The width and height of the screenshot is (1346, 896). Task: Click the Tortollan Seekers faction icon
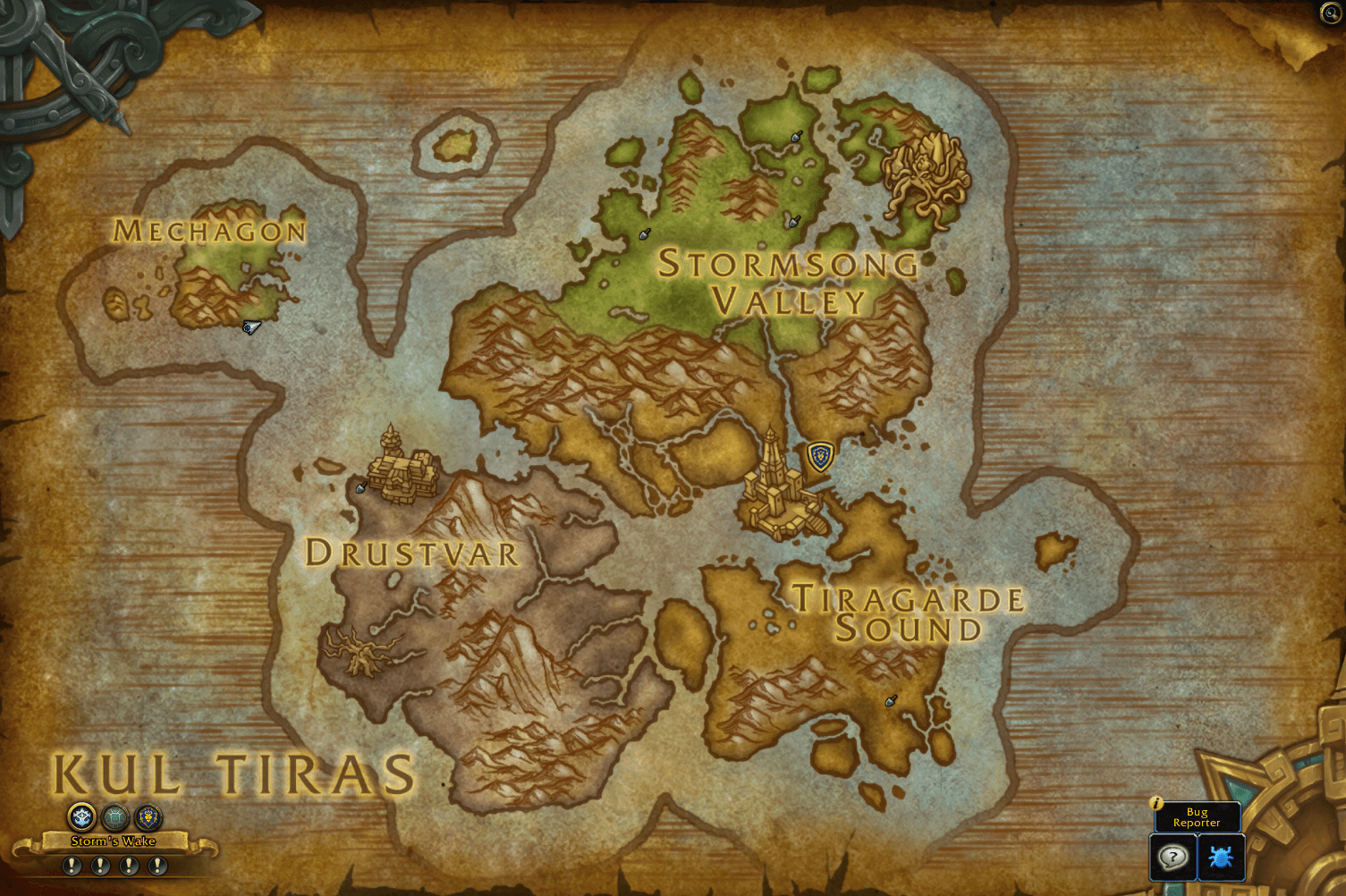(x=114, y=816)
